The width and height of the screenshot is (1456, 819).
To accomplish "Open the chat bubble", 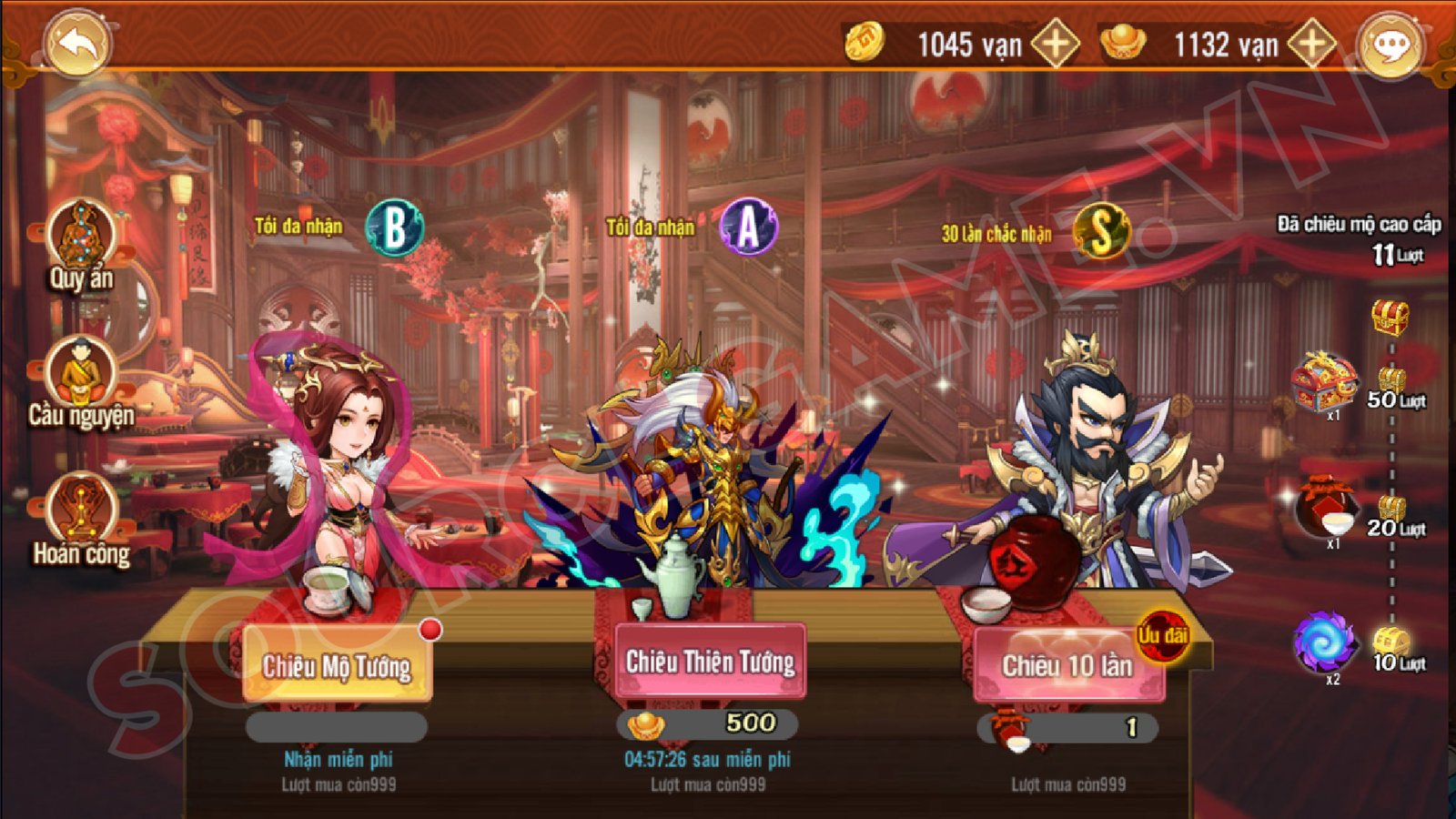I will coord(1390,45).
